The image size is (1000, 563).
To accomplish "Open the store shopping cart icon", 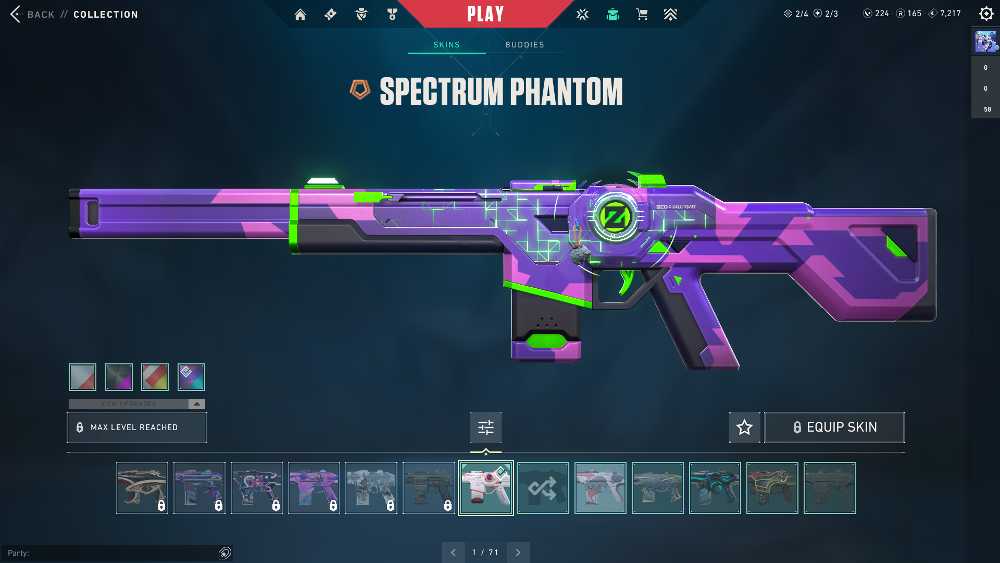I will click(x=642, y=15).
